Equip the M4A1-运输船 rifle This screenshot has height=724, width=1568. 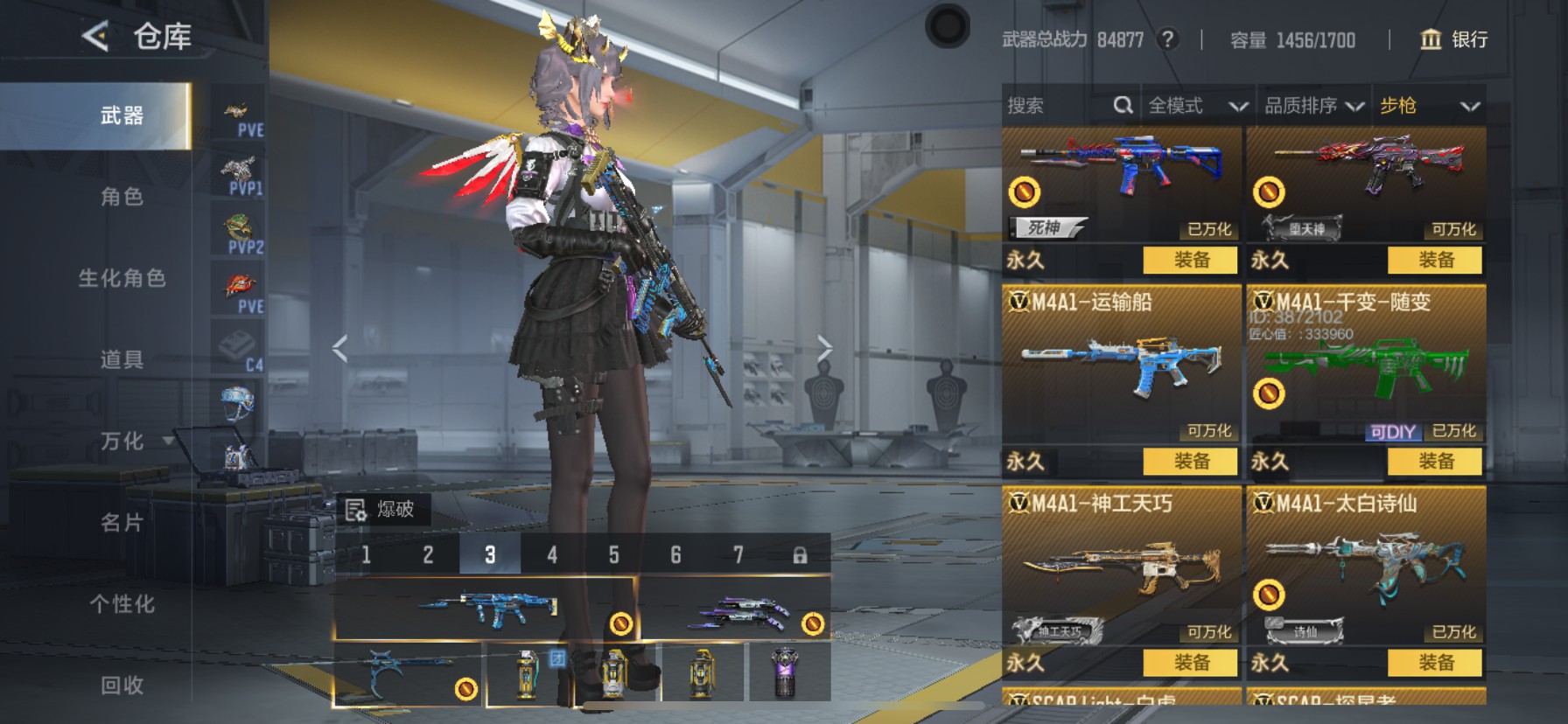[1191, 461]
